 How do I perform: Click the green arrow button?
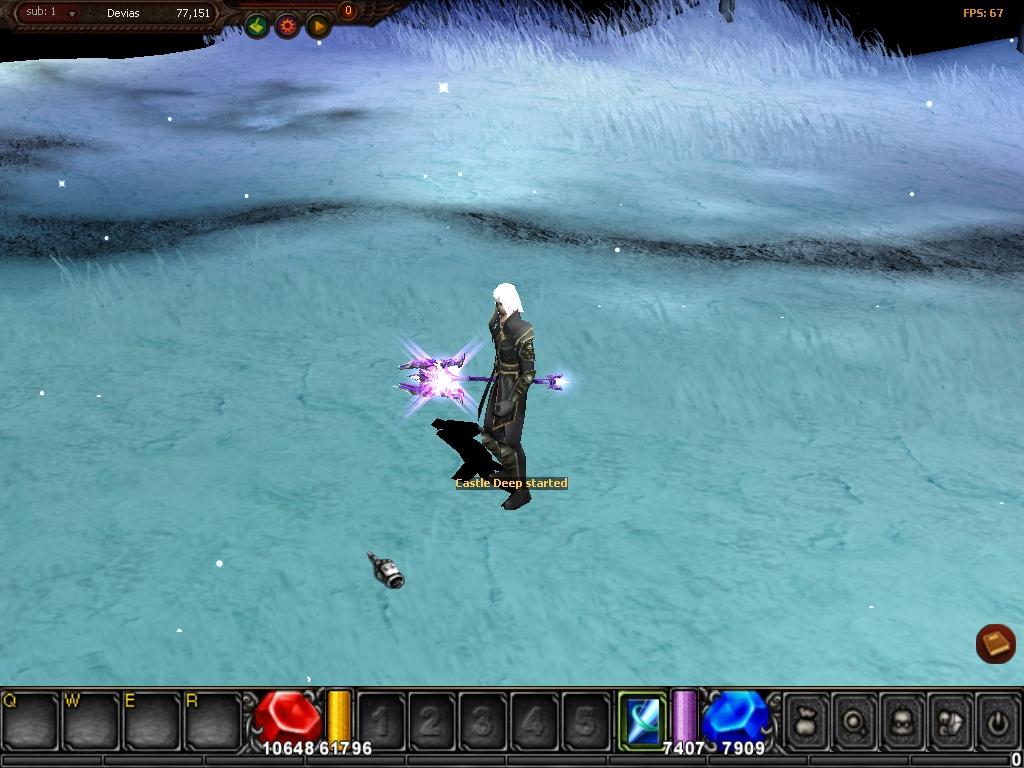[257, 26]
